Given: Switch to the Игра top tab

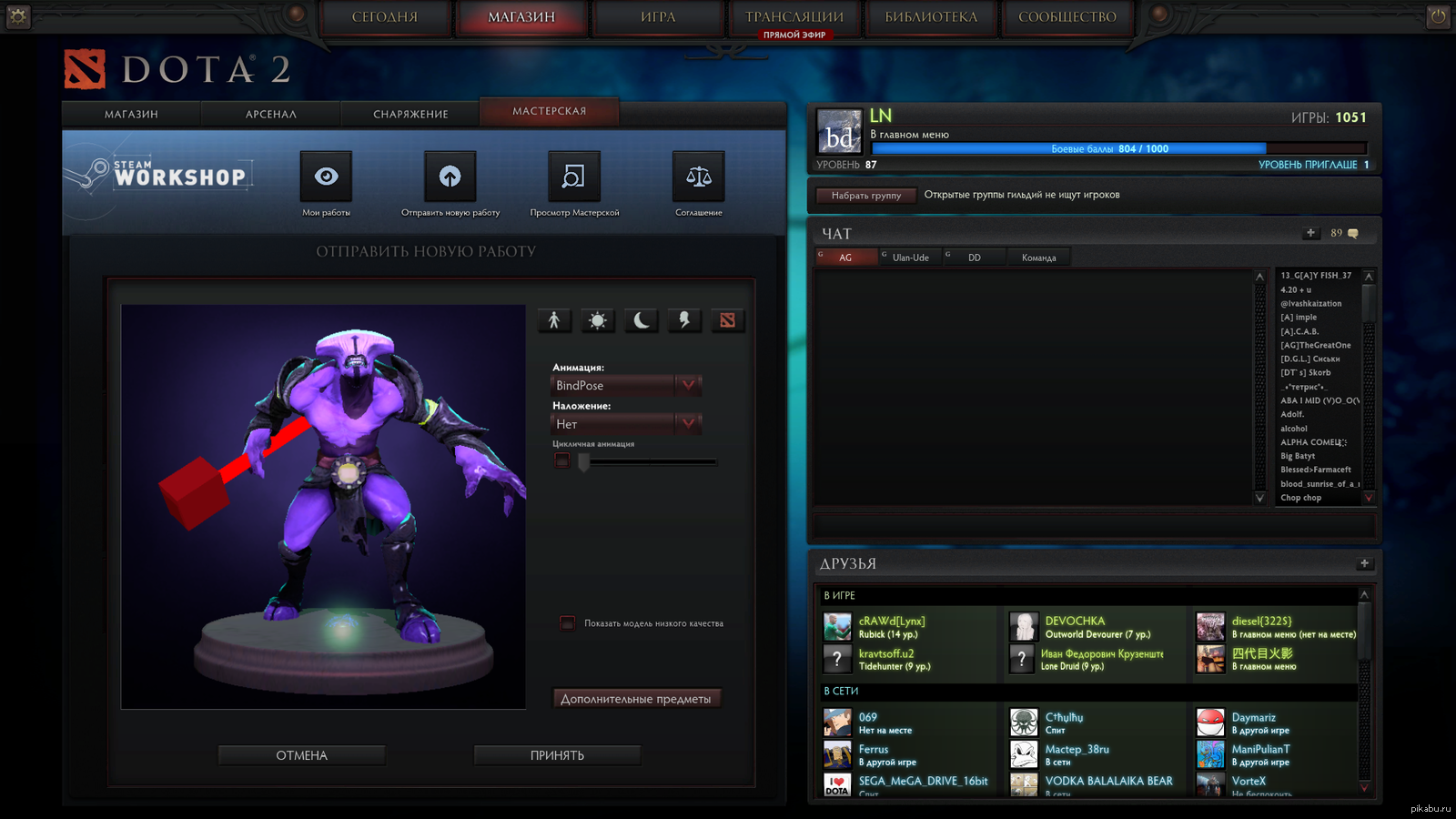Looking at the screenshot, I should 657,17.
